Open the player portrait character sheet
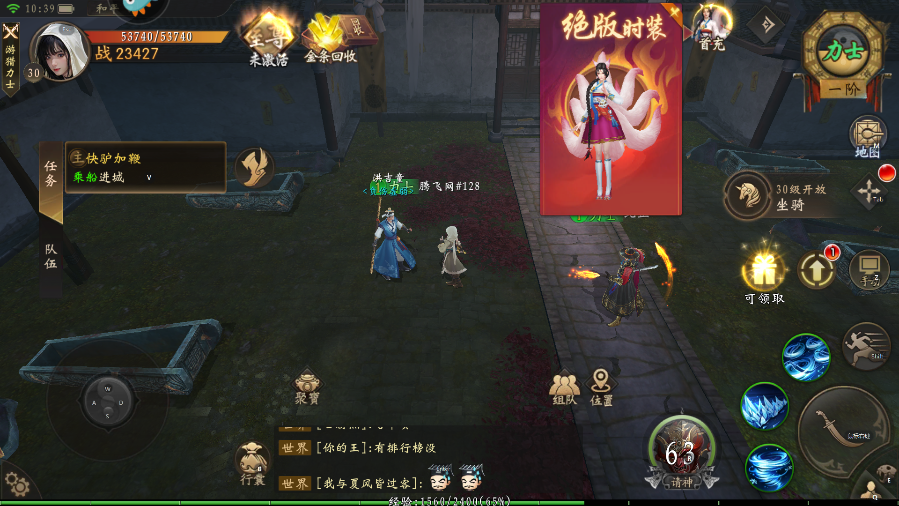 tap(60, 50)
